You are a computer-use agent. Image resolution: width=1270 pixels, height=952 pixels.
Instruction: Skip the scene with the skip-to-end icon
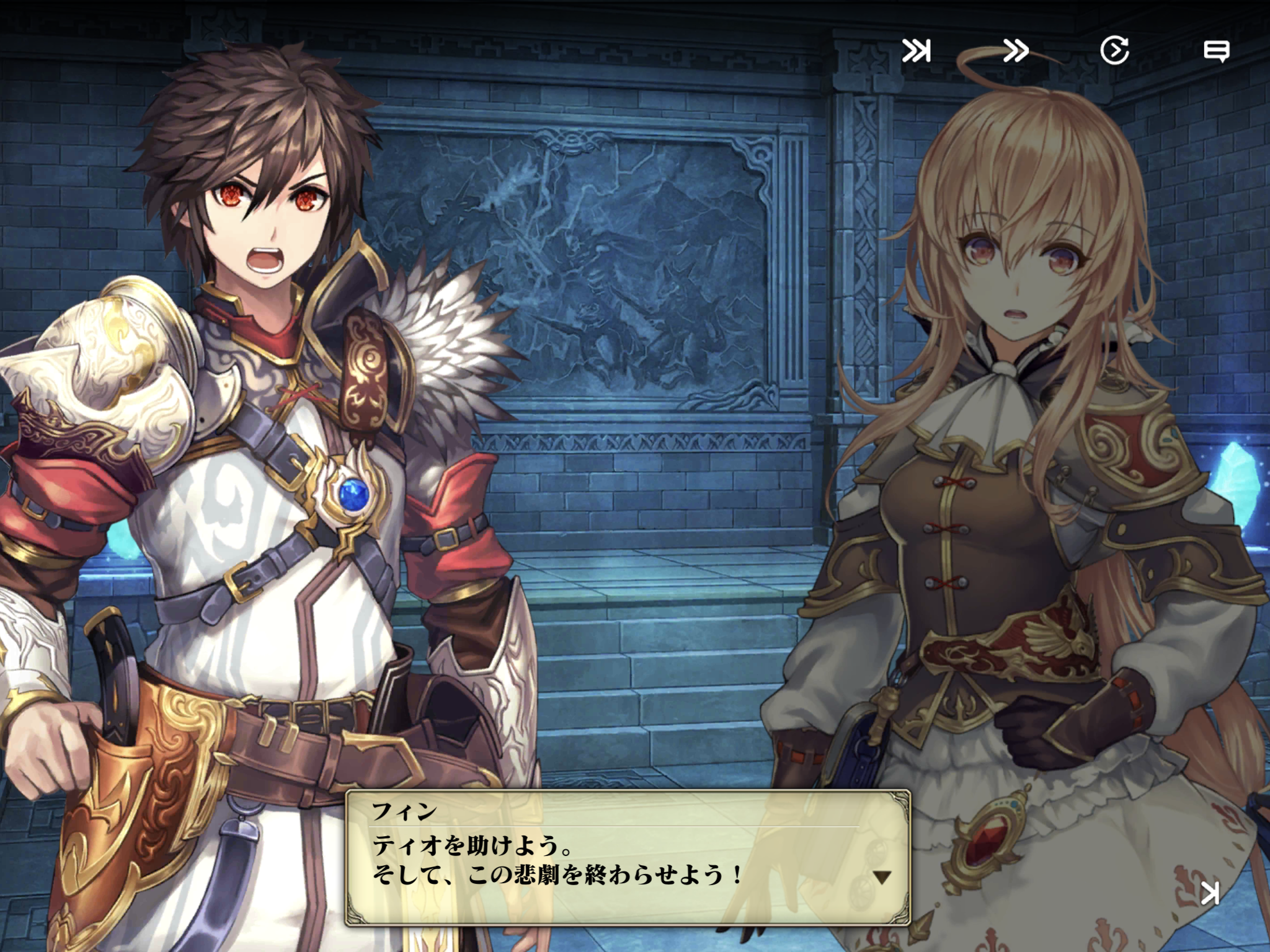pyautogui.click(x=916, y=51)
